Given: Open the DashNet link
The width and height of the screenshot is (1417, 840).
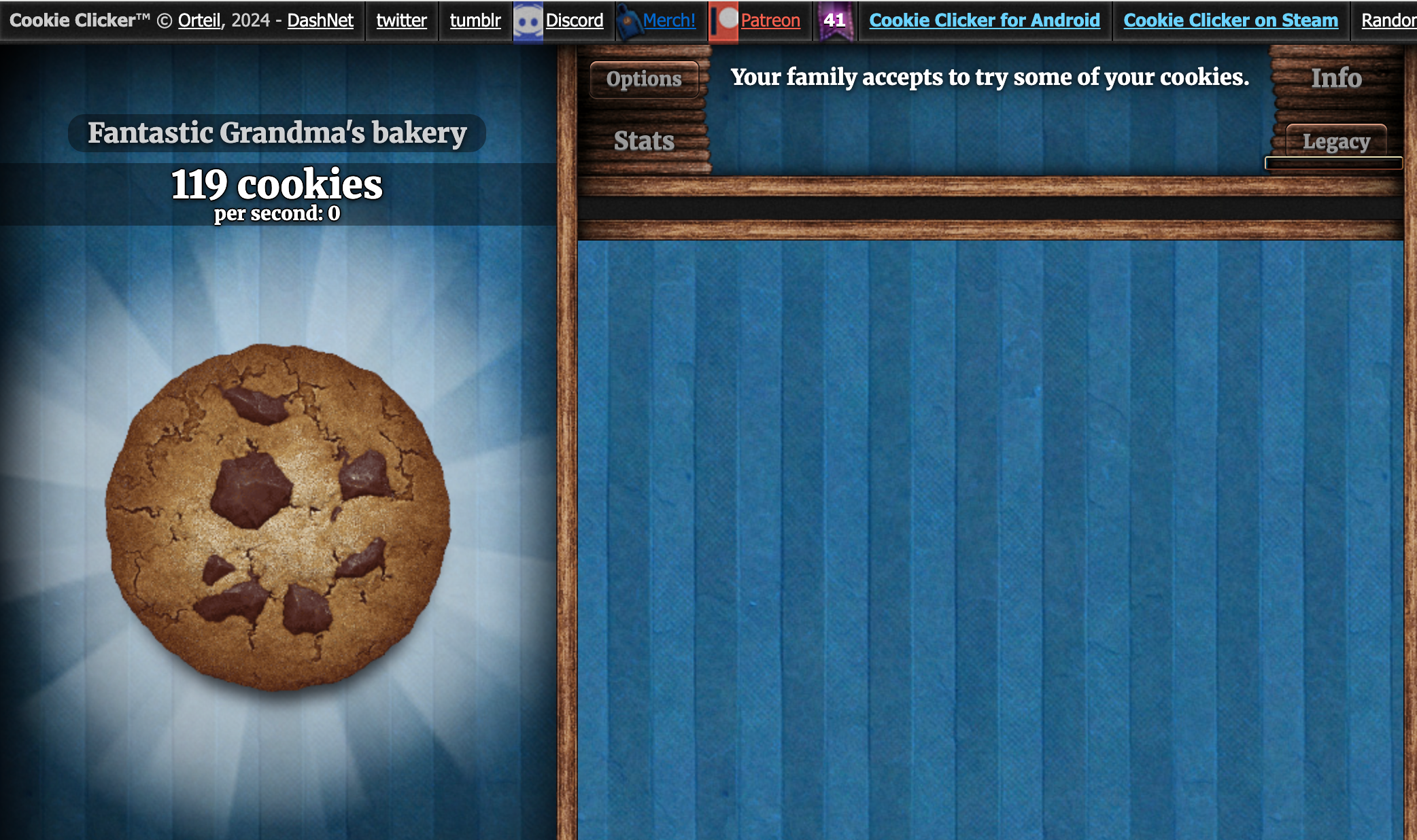Looking at the screenshot, I should [x=320, y=20].
